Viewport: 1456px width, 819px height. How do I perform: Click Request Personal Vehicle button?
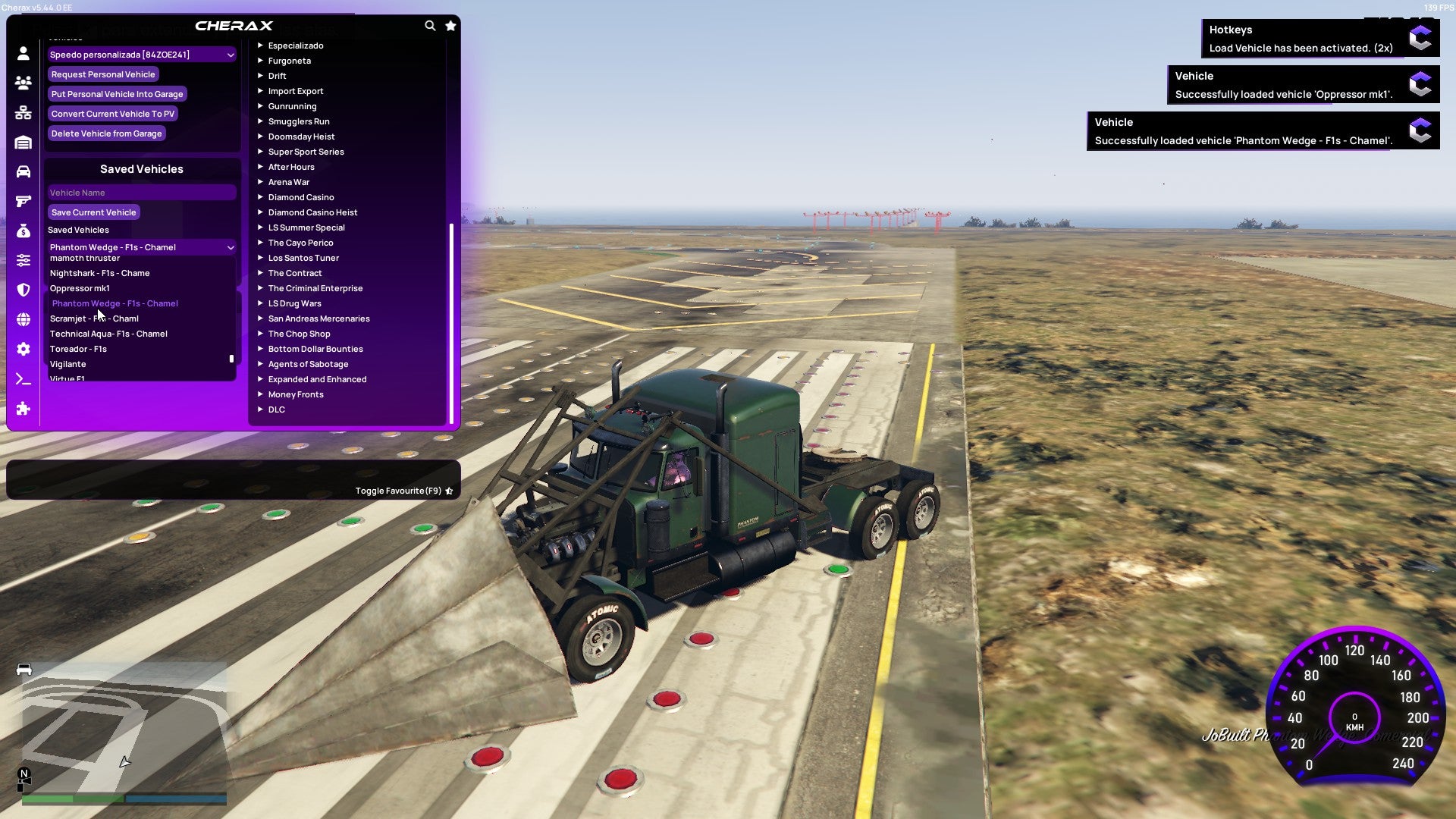(x=103, y=74)
